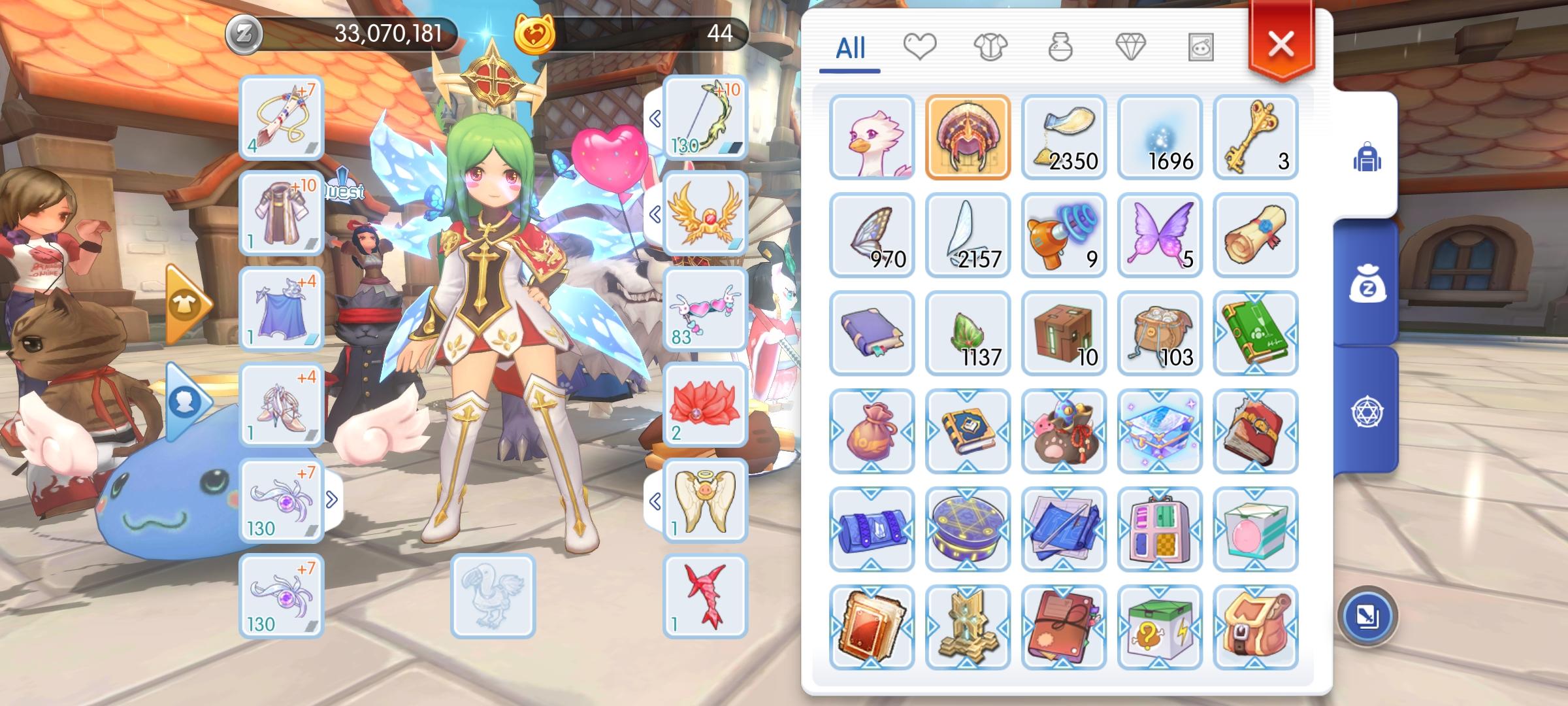Open the favorites heart filter

[x=921, y=46]
